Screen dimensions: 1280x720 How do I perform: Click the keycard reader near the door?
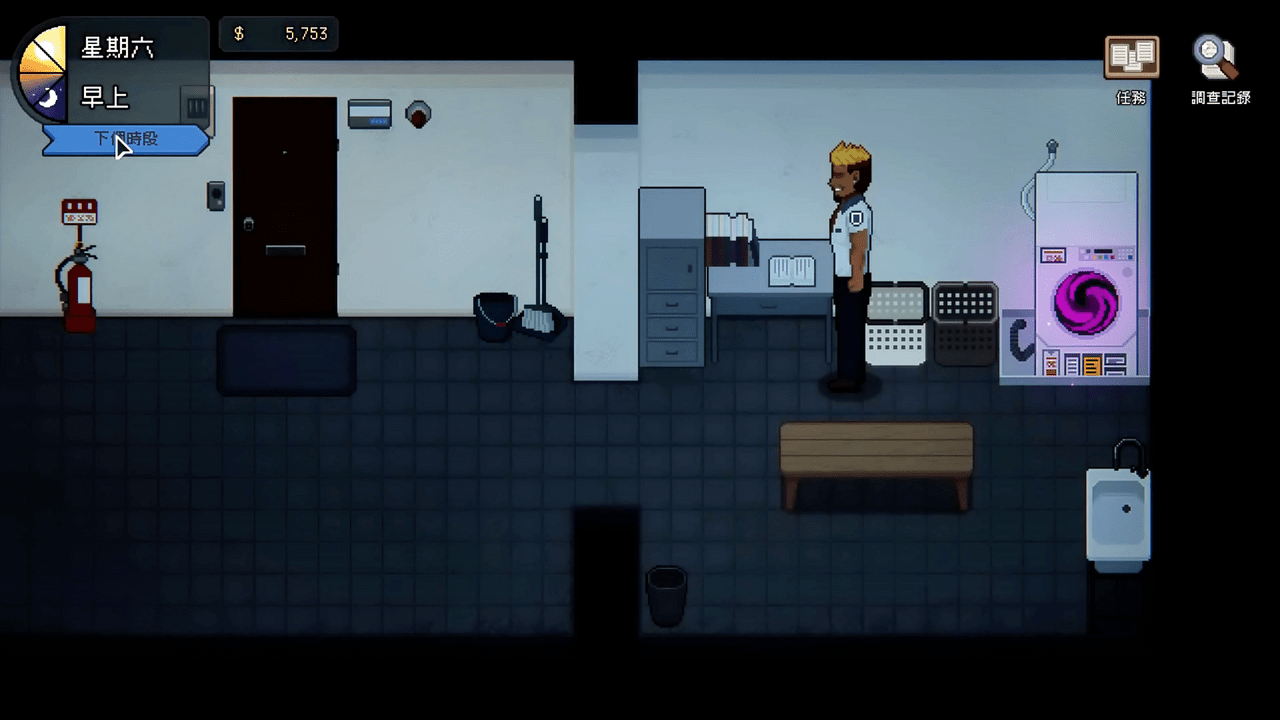(x=369, y=114)
